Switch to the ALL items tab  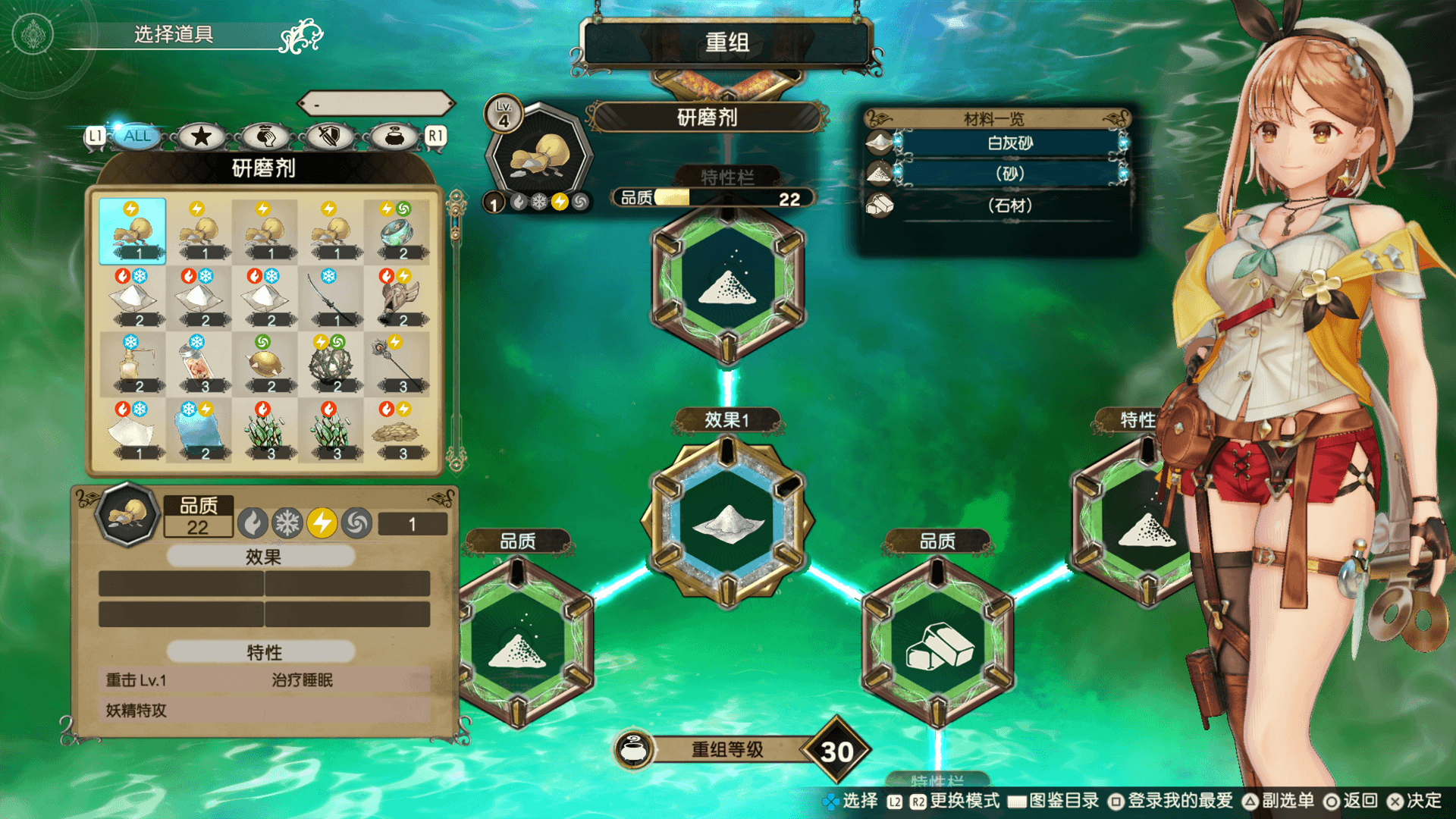[137, 136]
